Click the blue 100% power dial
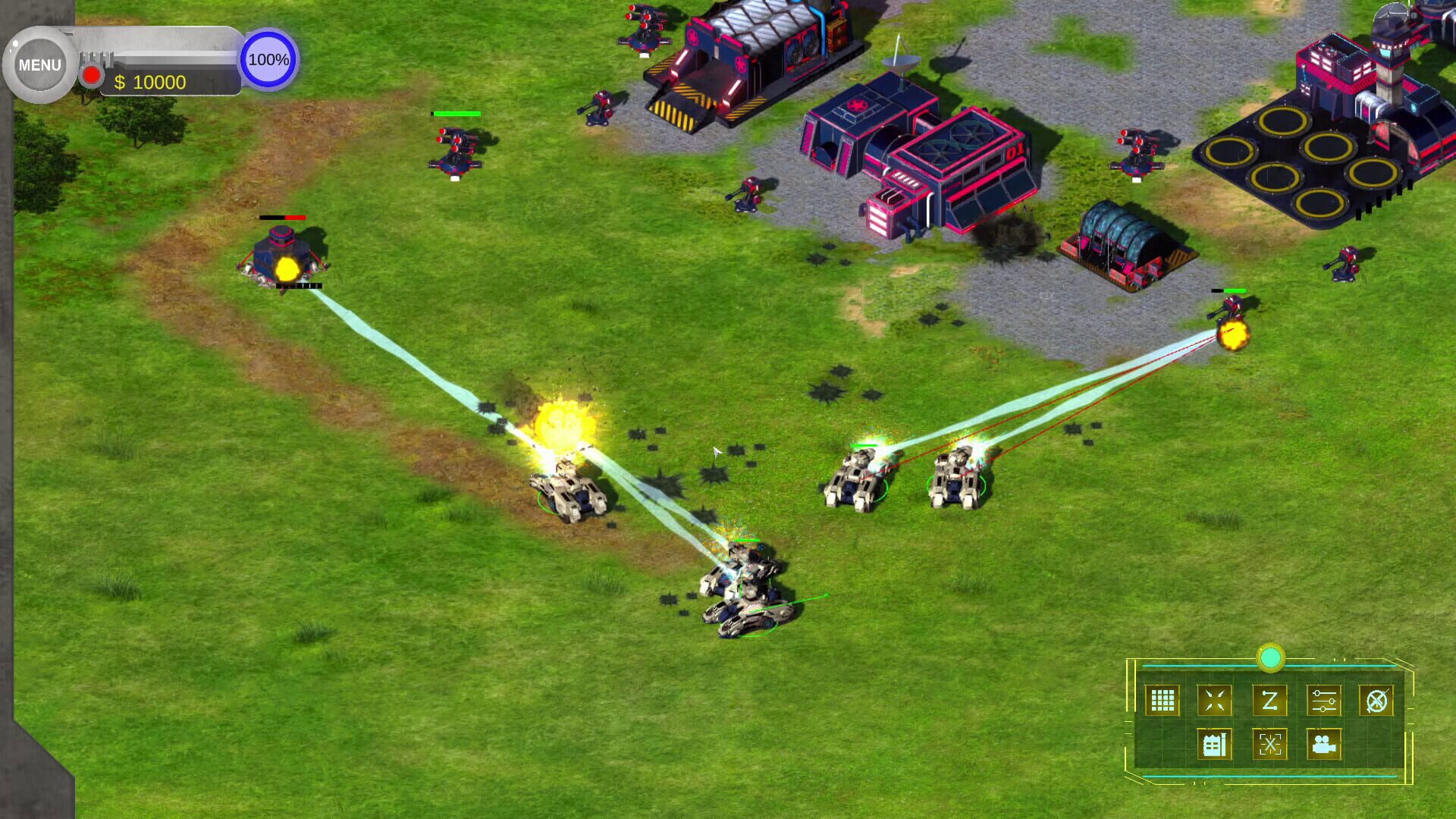 coord(267,58)
